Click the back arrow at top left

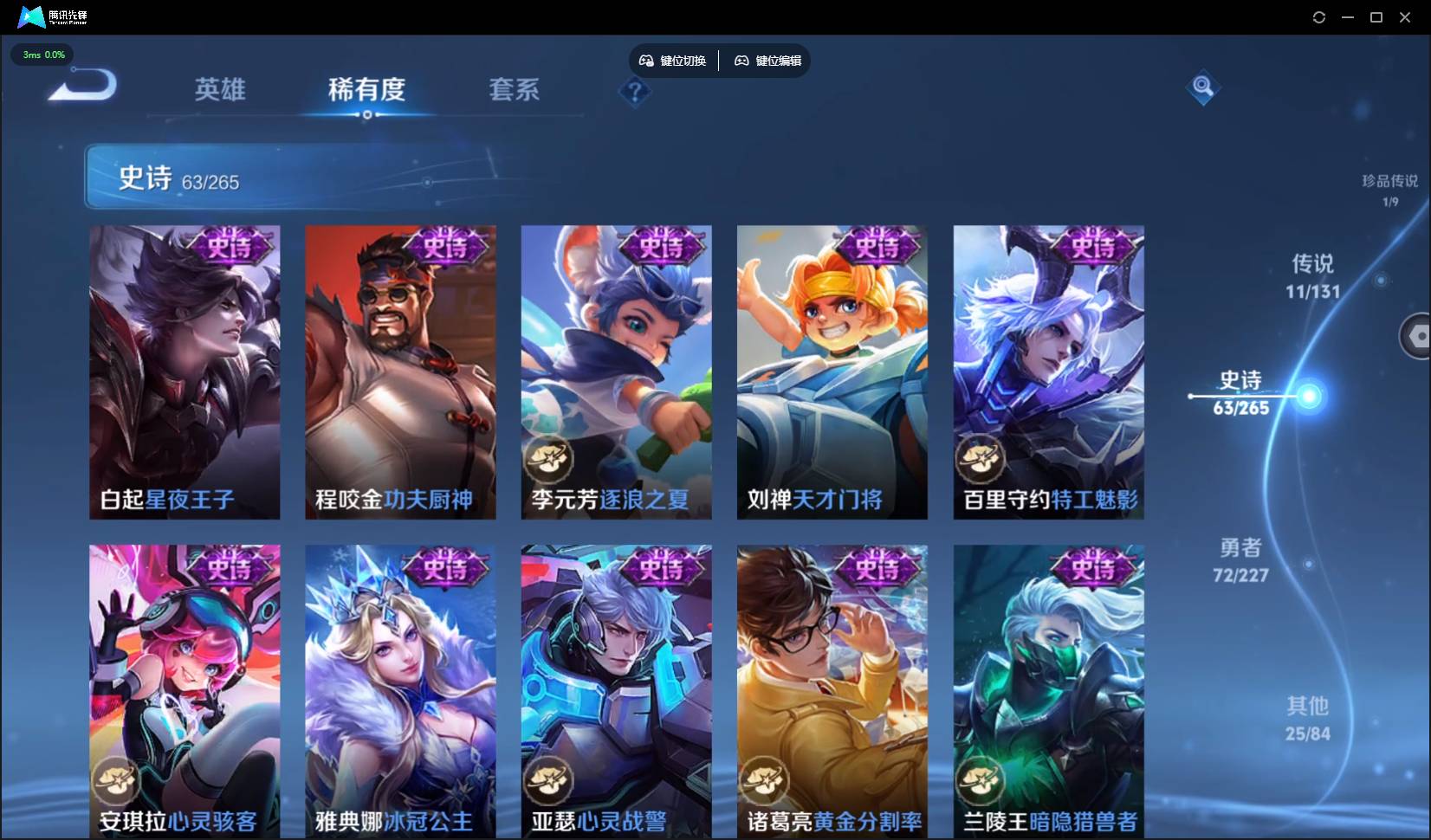[x=81, y=85]
